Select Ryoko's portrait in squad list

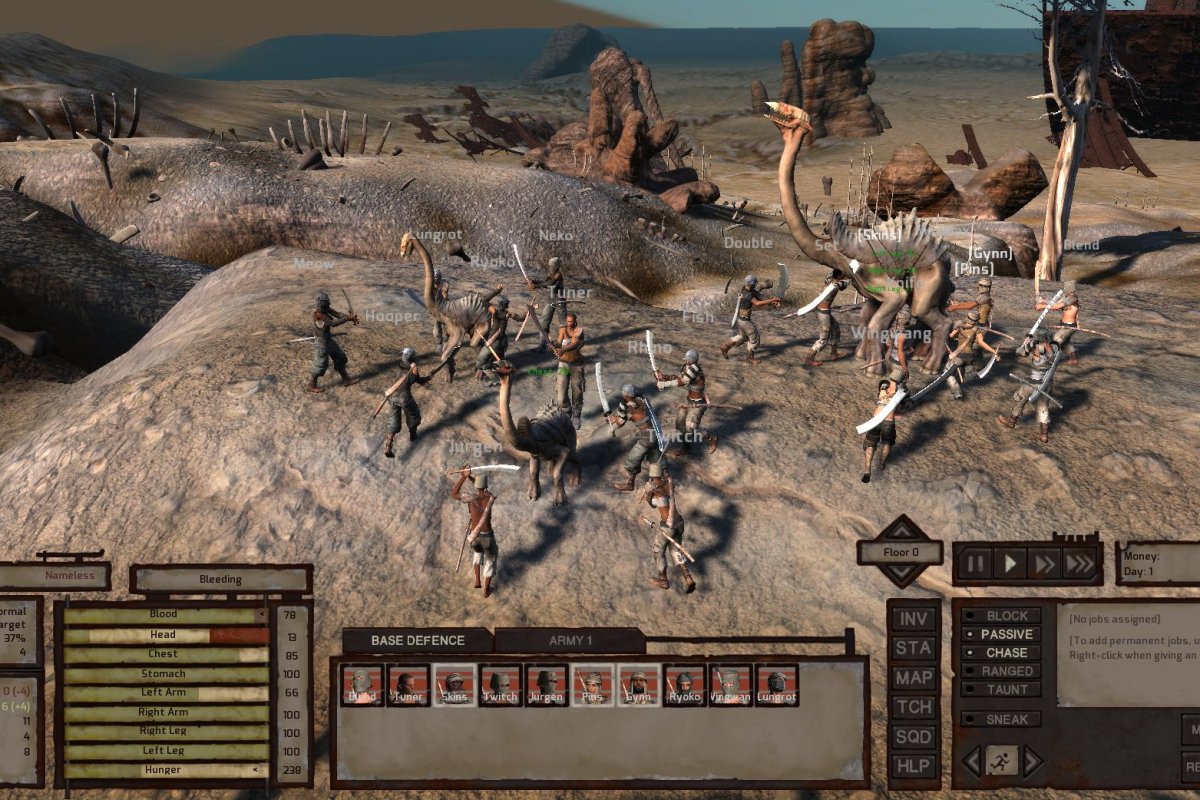684,685
